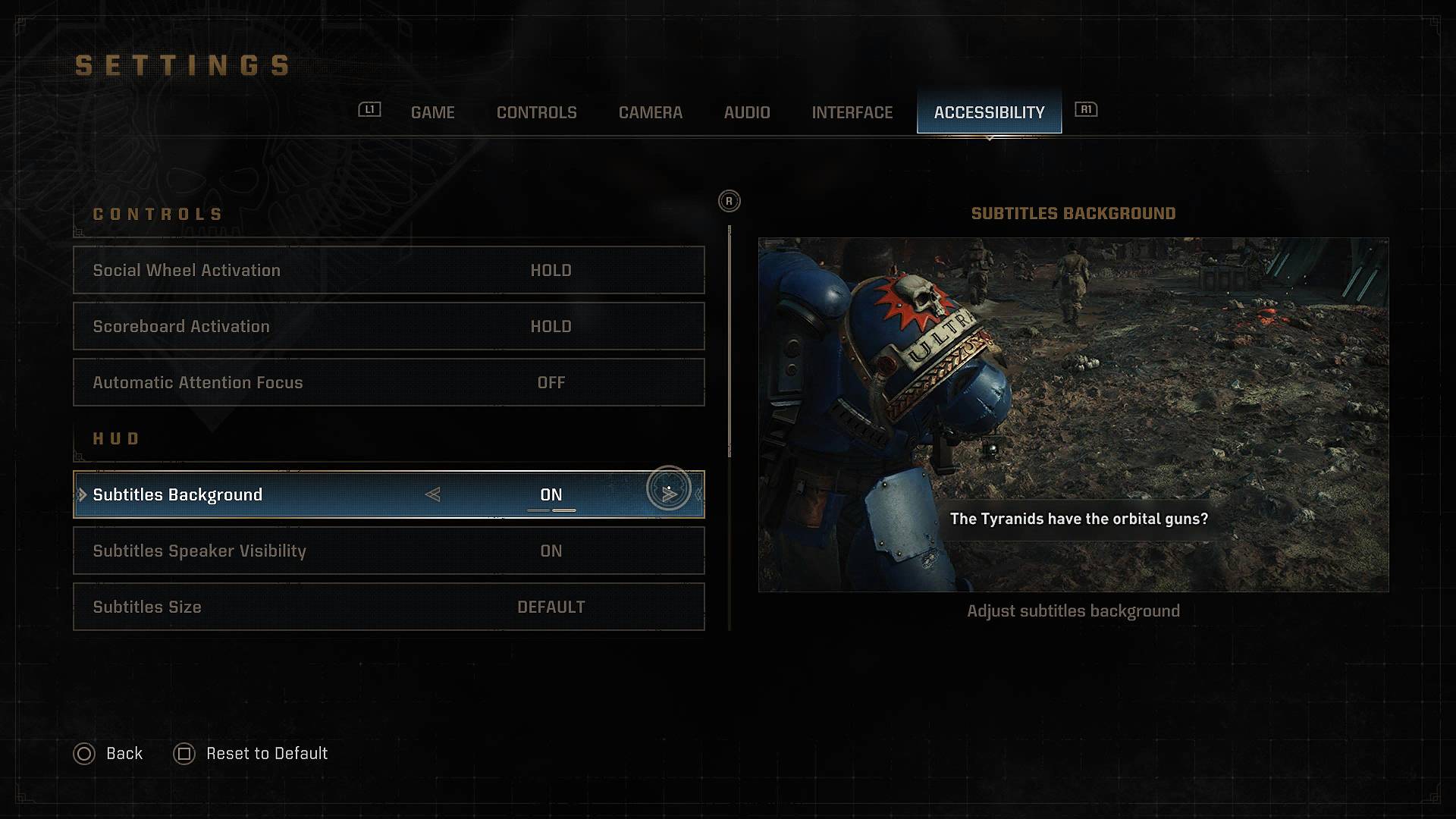The width and height of the screenshot is (1456, 819).
Task: Click the left arrow on Subtitles Background
Action: click(433, 494)
